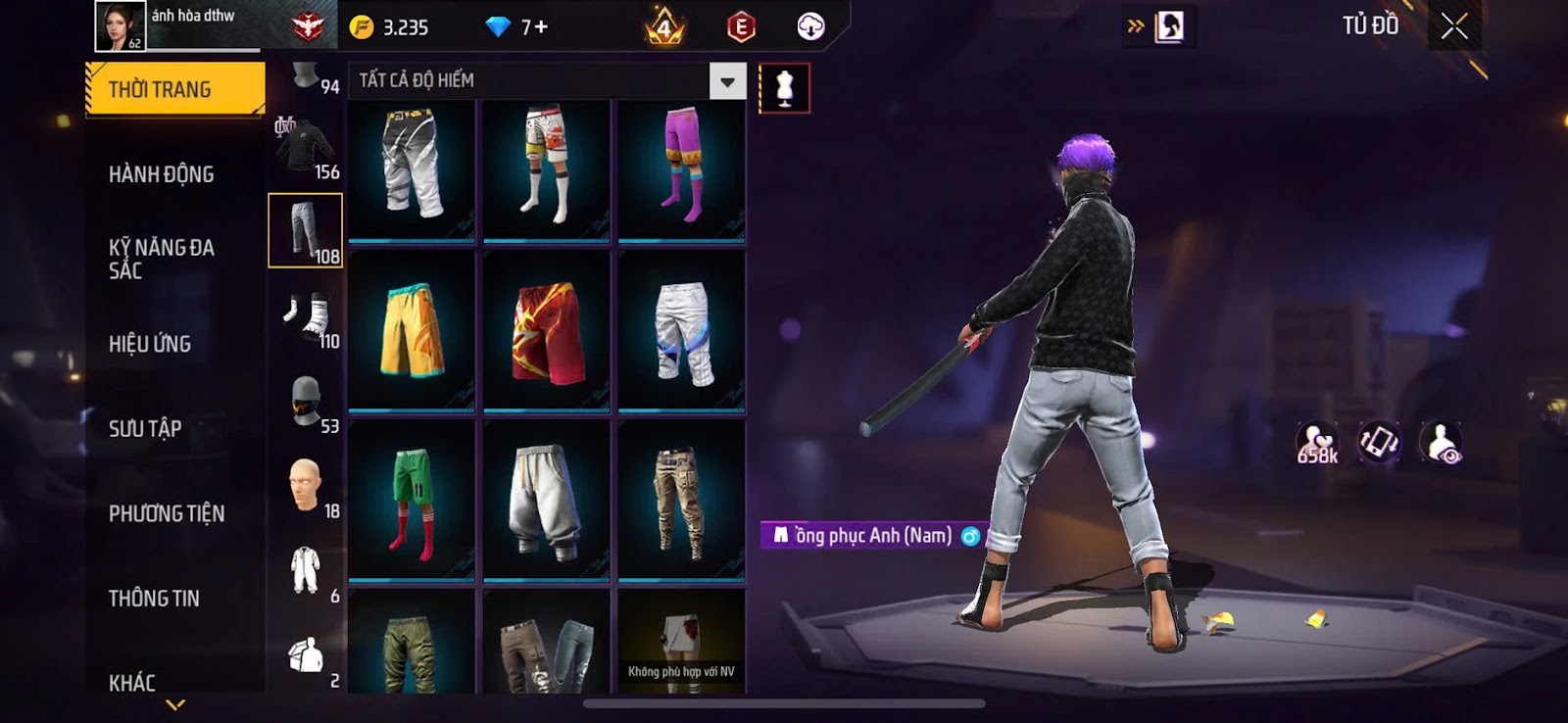Select the green shorts with red socks
1568x723 pixels.
click(412, 500)
